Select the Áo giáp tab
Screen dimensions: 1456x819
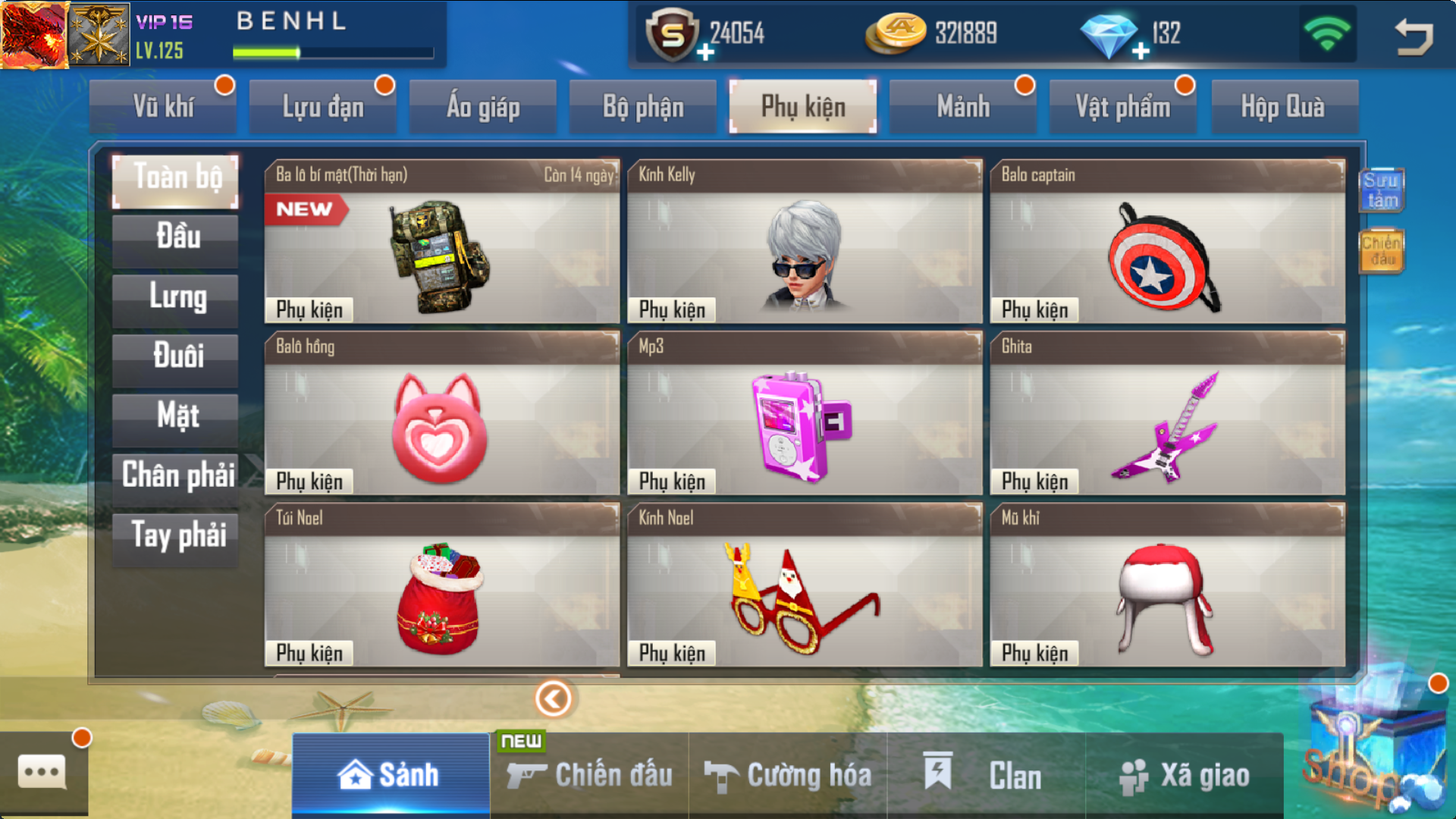[483, 107]
